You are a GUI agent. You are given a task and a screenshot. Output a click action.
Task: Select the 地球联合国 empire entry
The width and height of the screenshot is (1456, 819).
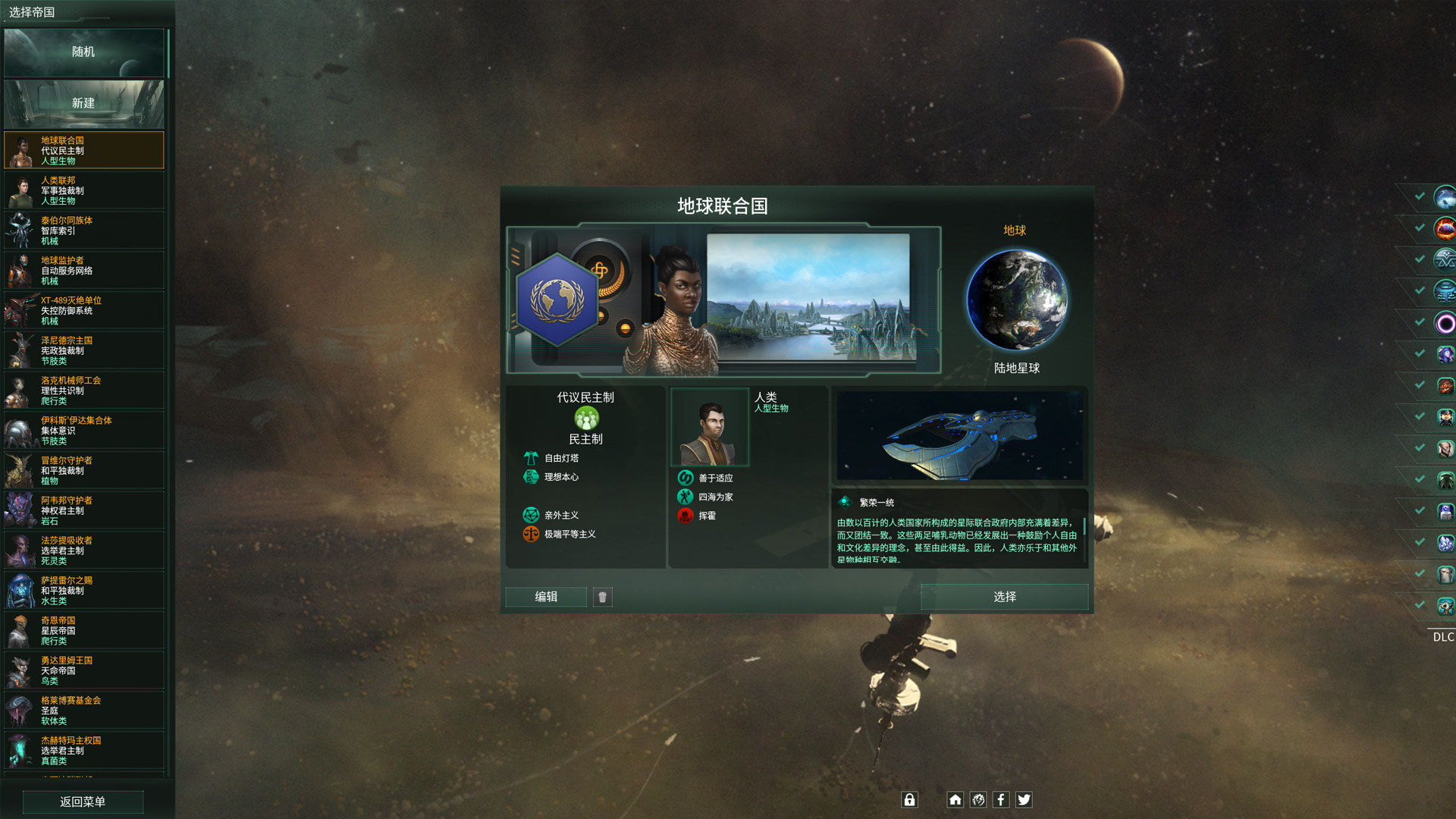point(83,150)
